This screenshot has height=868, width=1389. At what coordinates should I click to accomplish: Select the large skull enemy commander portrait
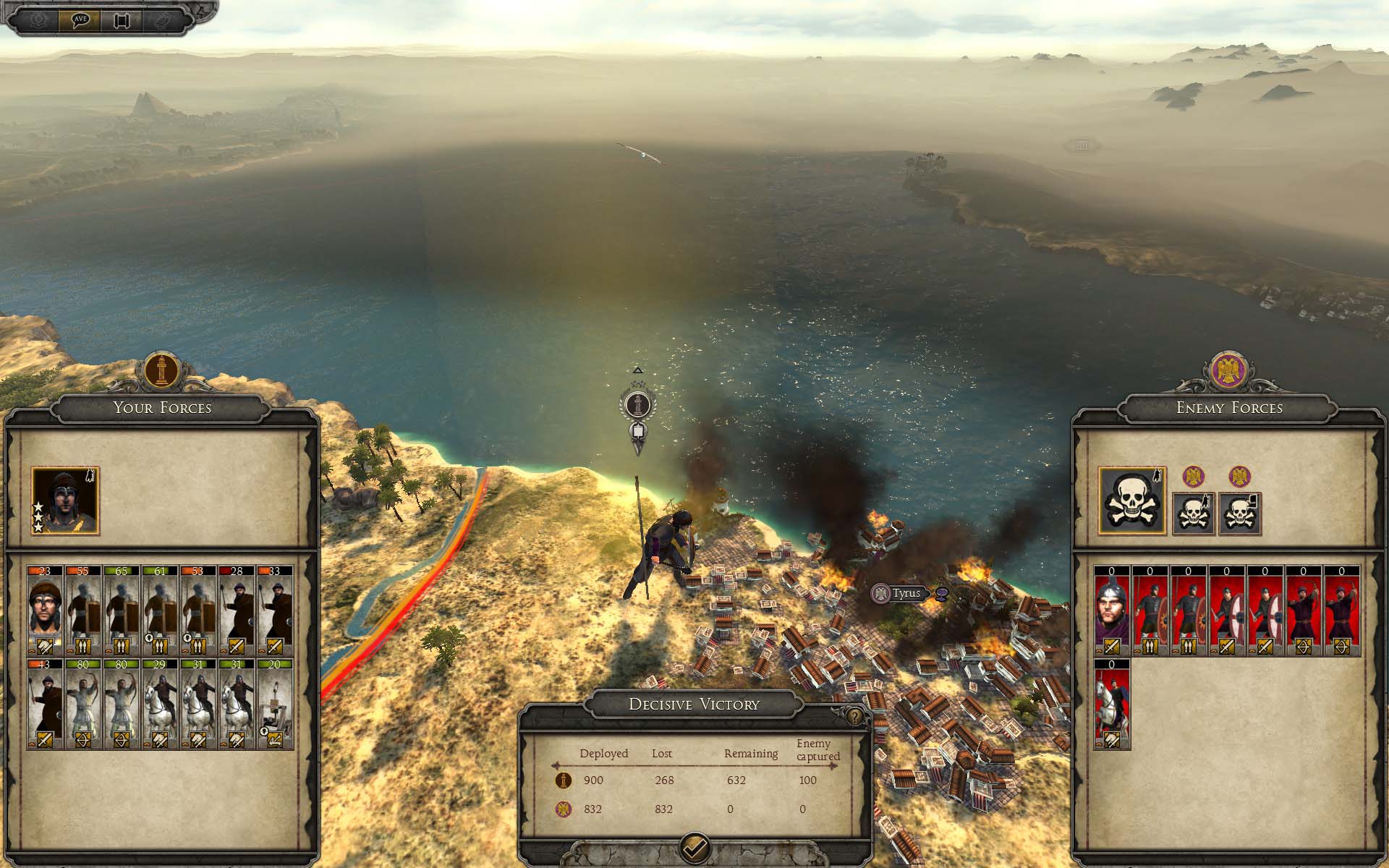pos(1132,501)
